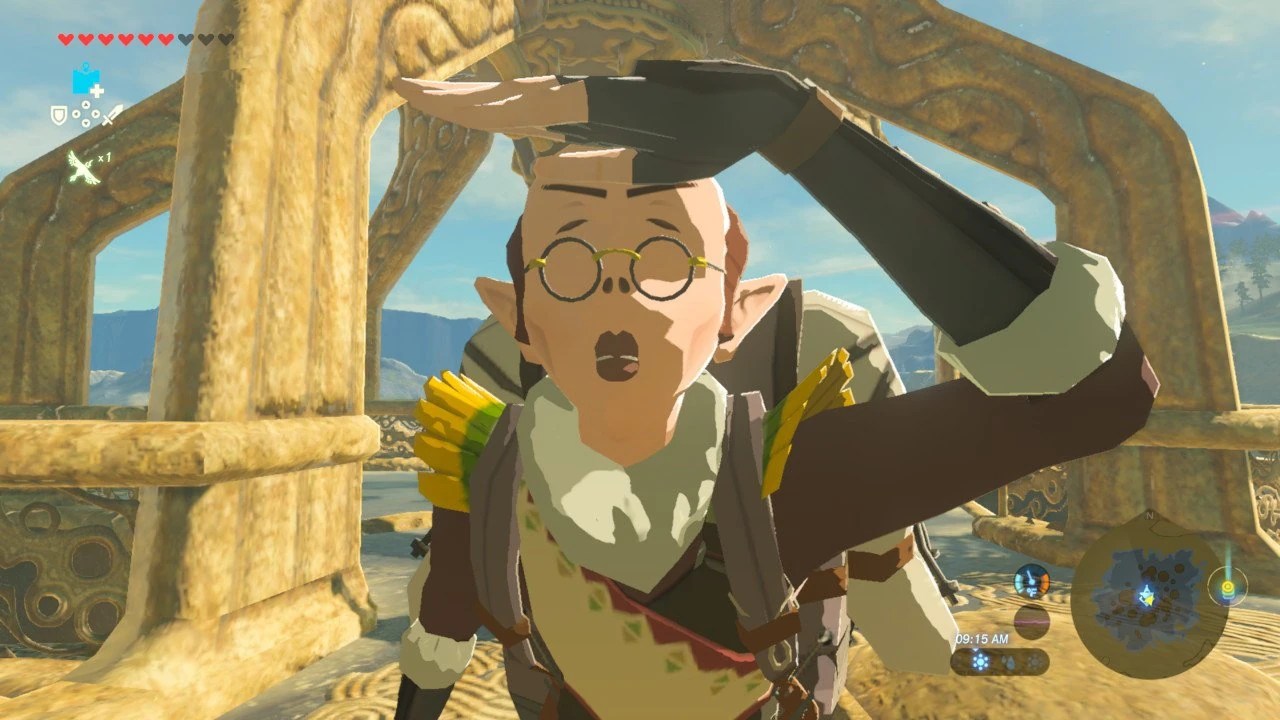Click the N compass marker atop the minimap
Image resolution: width=1280 pixels, height=720 pixels.
[x=1149, y=514]
